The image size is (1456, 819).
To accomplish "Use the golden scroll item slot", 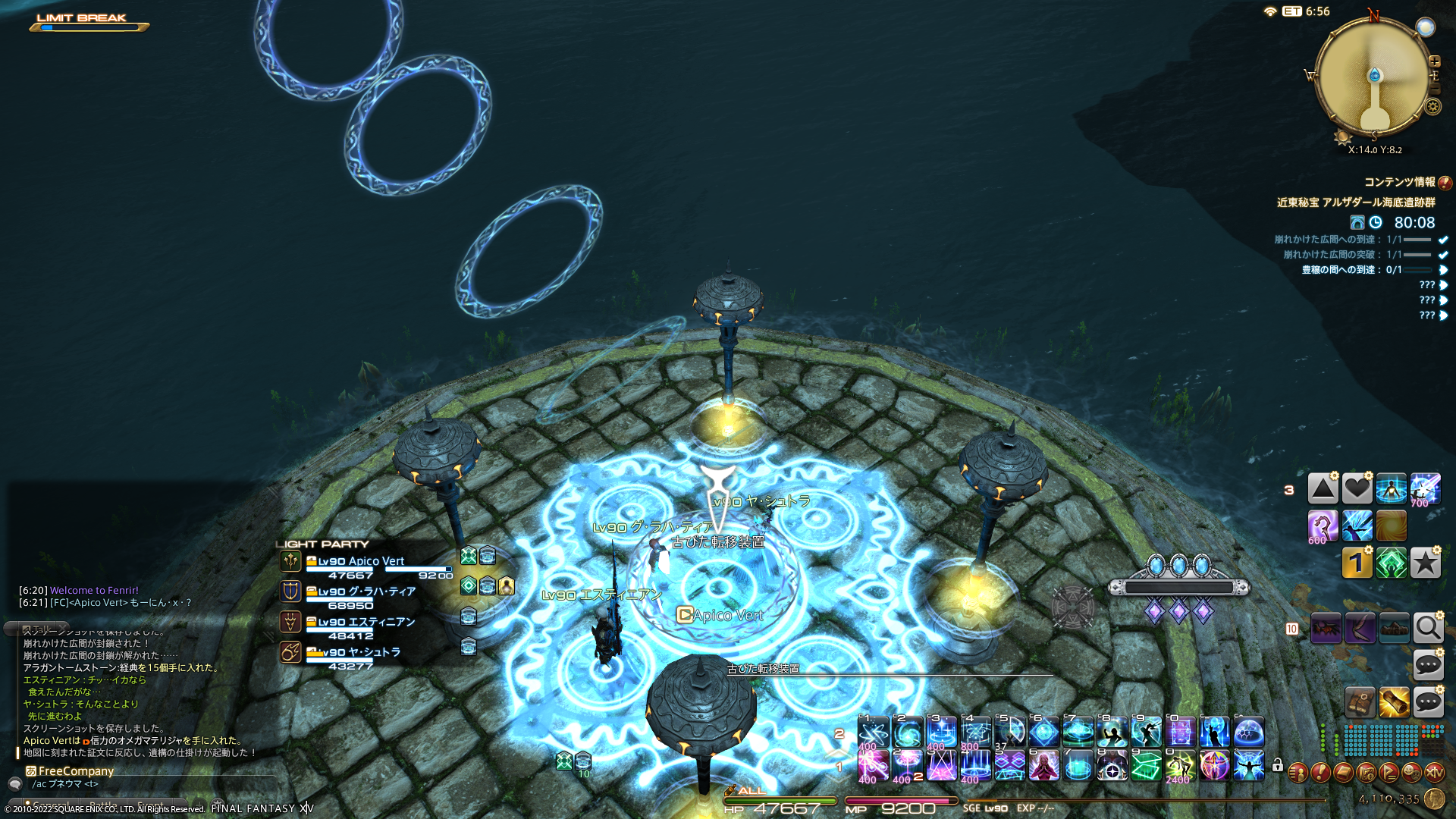I will pyautogui.click(x=1394, y=703).
